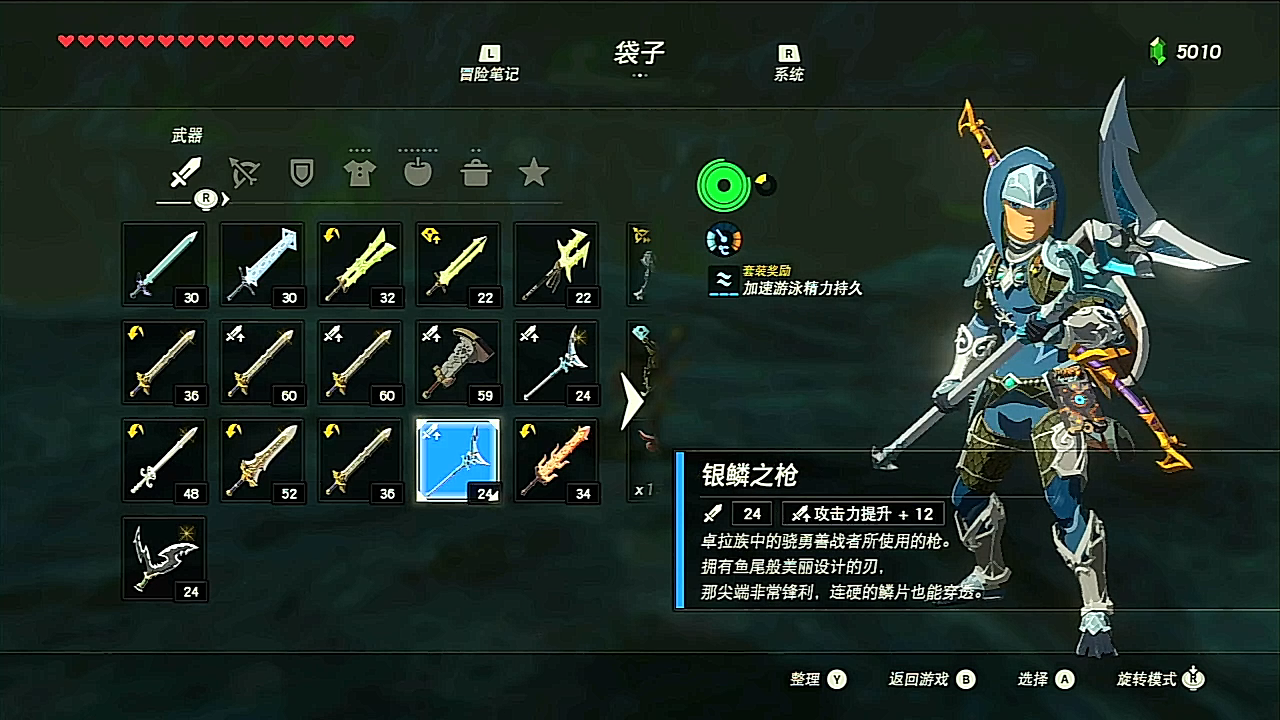
Task: Pick the golden claymore with 52 attack
Action: coord(262,460)
